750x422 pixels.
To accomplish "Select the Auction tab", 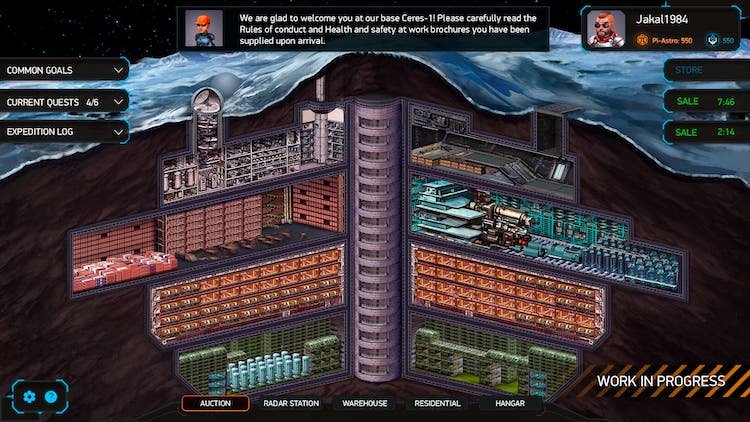I will point(215,404).
